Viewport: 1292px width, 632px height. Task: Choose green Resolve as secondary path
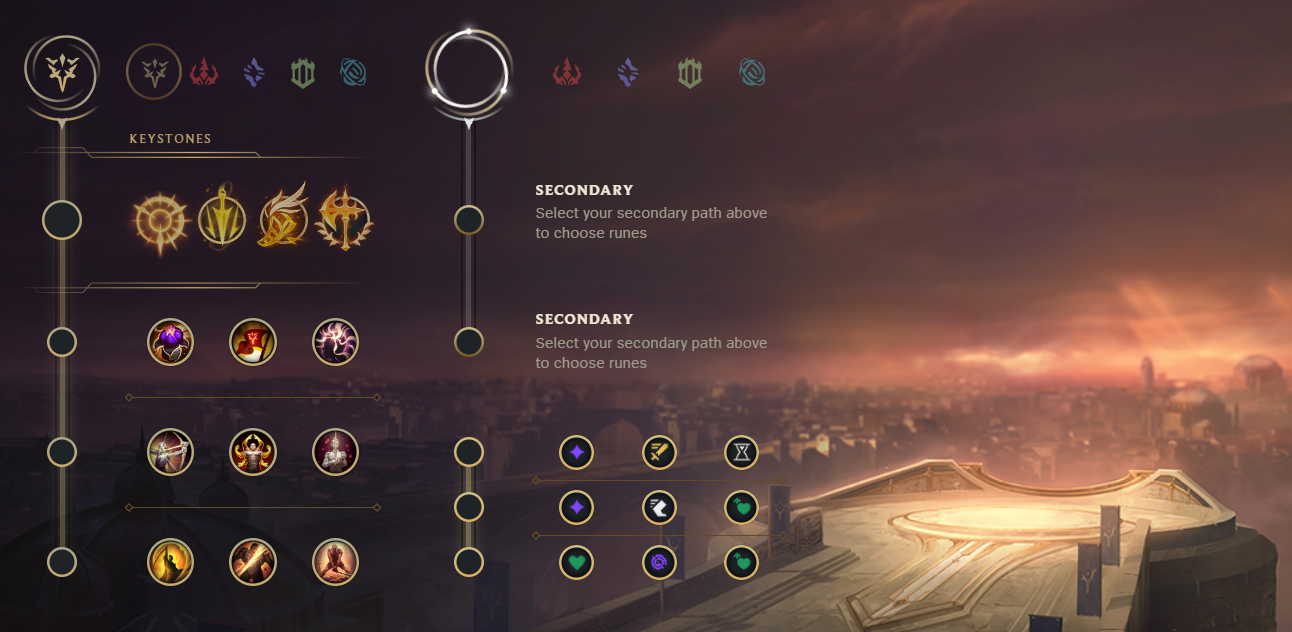point(689,72)
